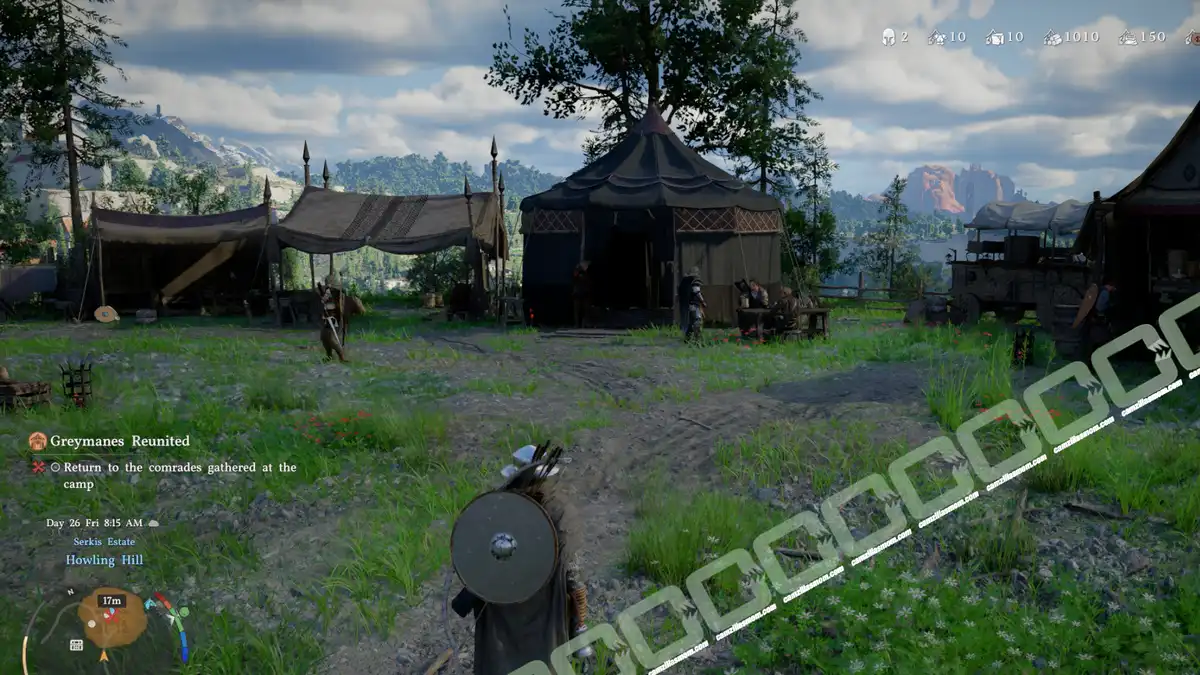
Task: Click the calendar icon beside the minimap
Action: 76,645
